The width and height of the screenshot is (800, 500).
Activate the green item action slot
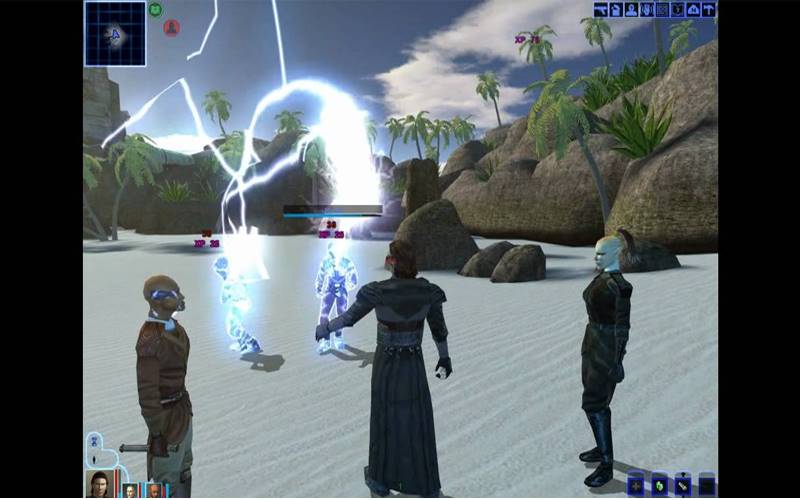(660, 486)
